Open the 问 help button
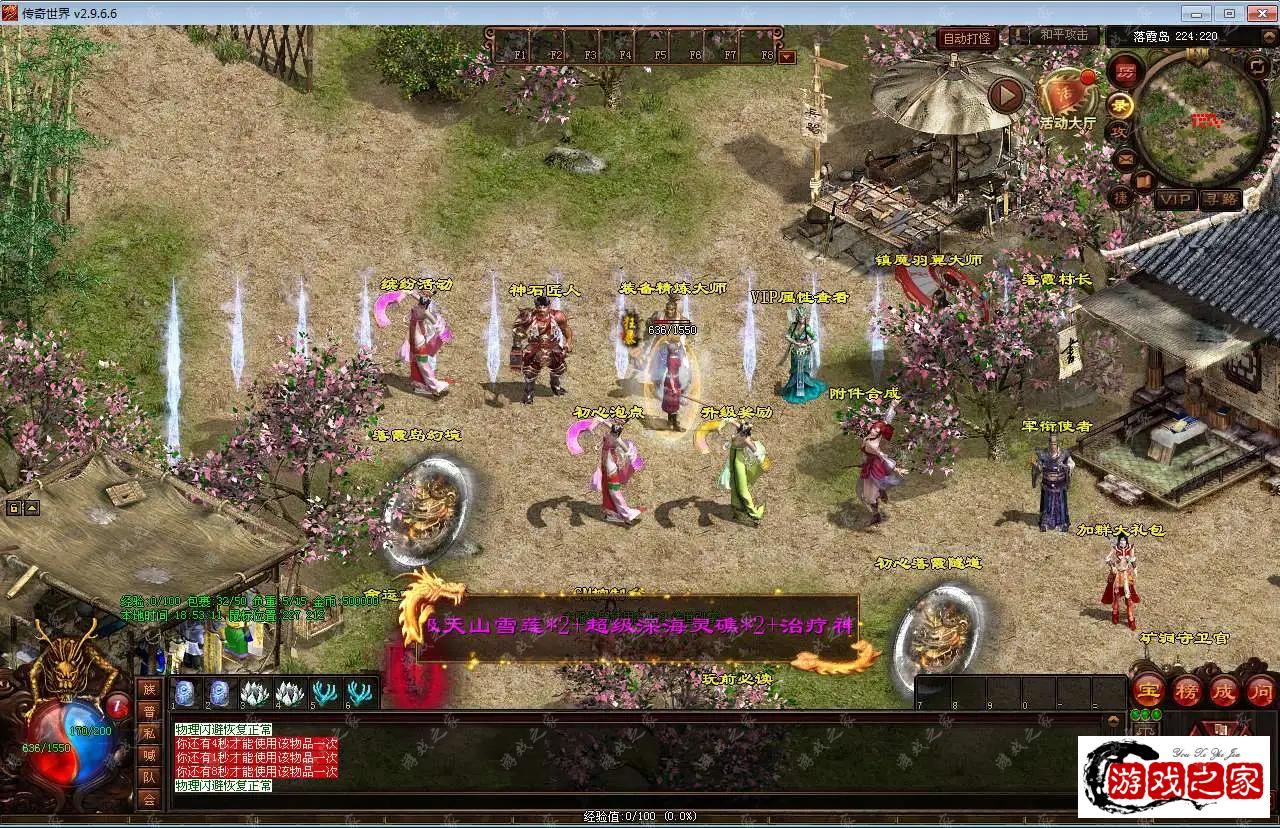This screenshot has width=1280, height=828. [x=1261, y=690]
